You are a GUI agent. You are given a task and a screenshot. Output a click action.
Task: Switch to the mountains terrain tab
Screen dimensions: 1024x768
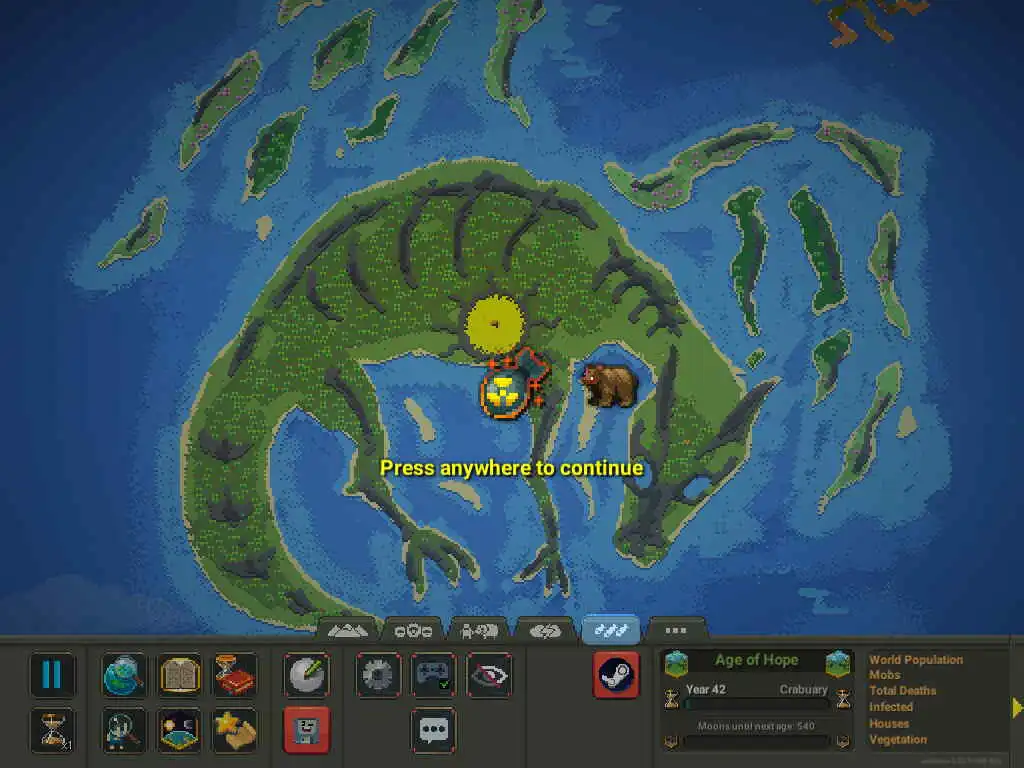pyautogui.click(x=348, y=630)
